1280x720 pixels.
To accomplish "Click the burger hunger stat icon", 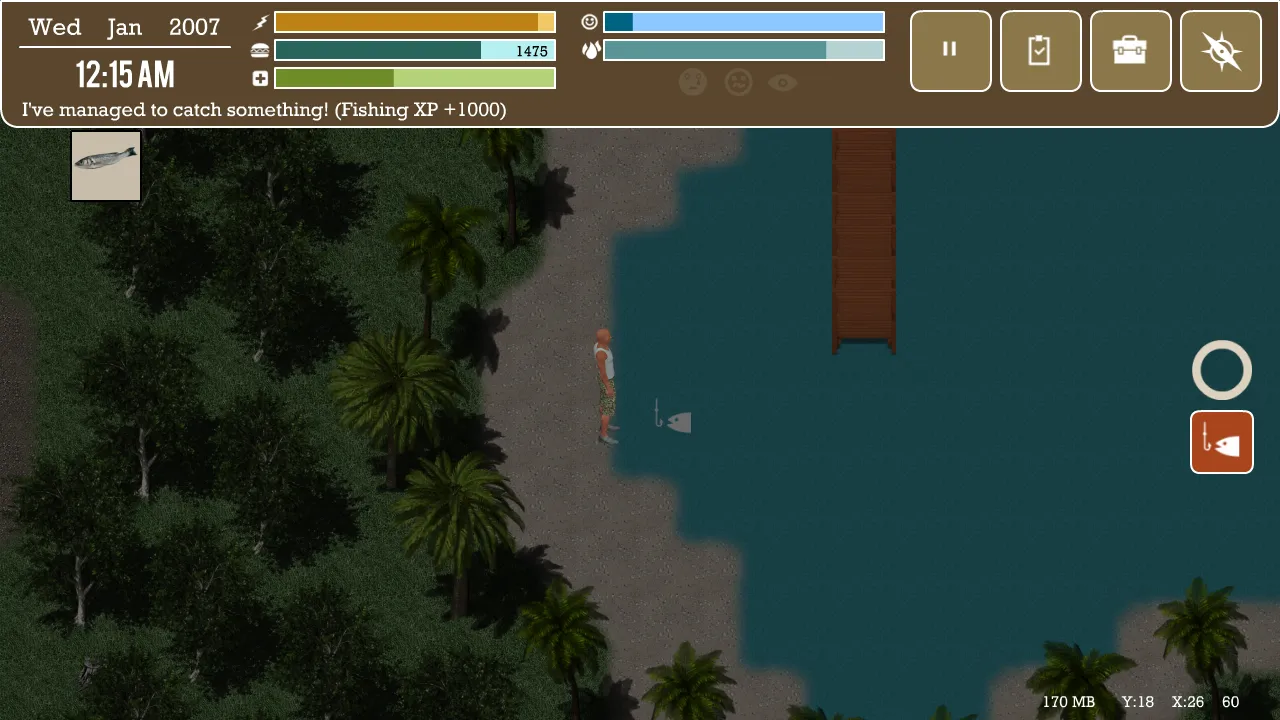I will click(259, 49).
